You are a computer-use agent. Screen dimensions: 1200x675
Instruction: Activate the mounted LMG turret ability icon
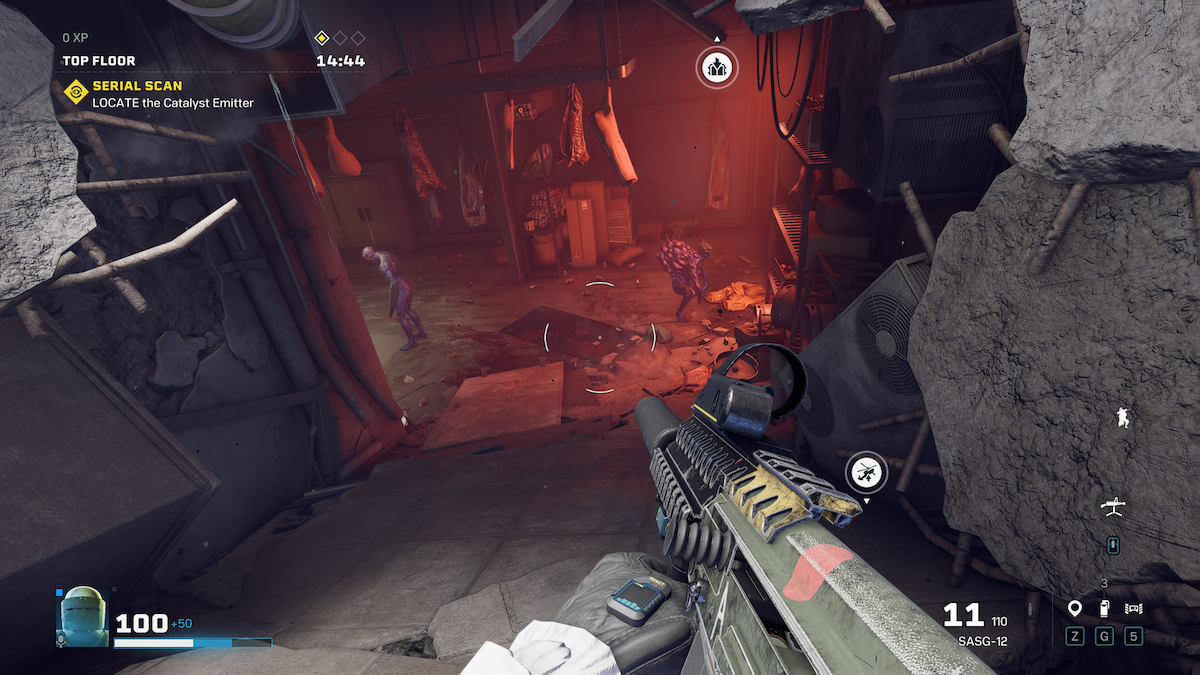tap(1112, 508)
